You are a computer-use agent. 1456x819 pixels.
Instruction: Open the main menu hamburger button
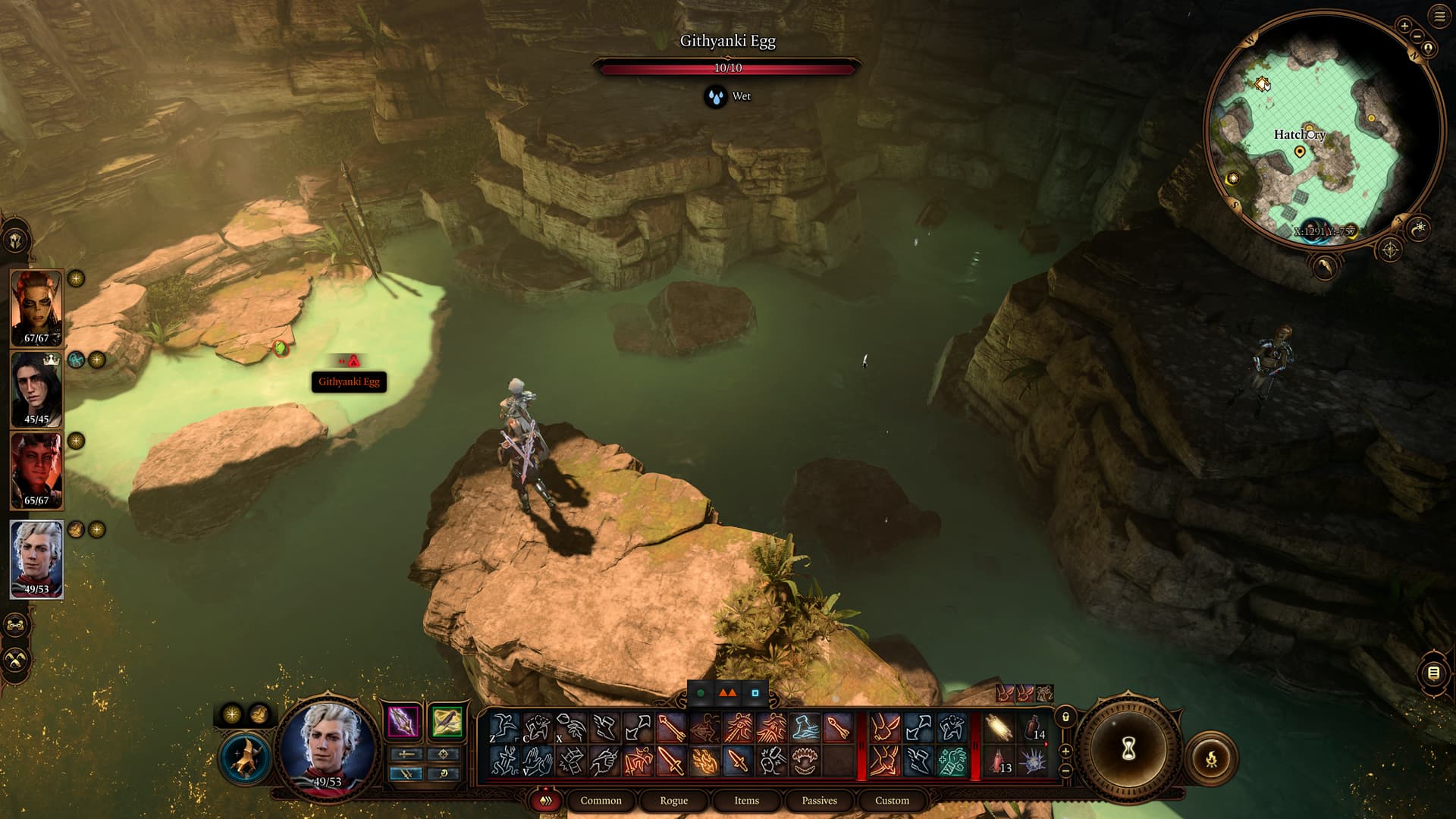point(1439,17)
